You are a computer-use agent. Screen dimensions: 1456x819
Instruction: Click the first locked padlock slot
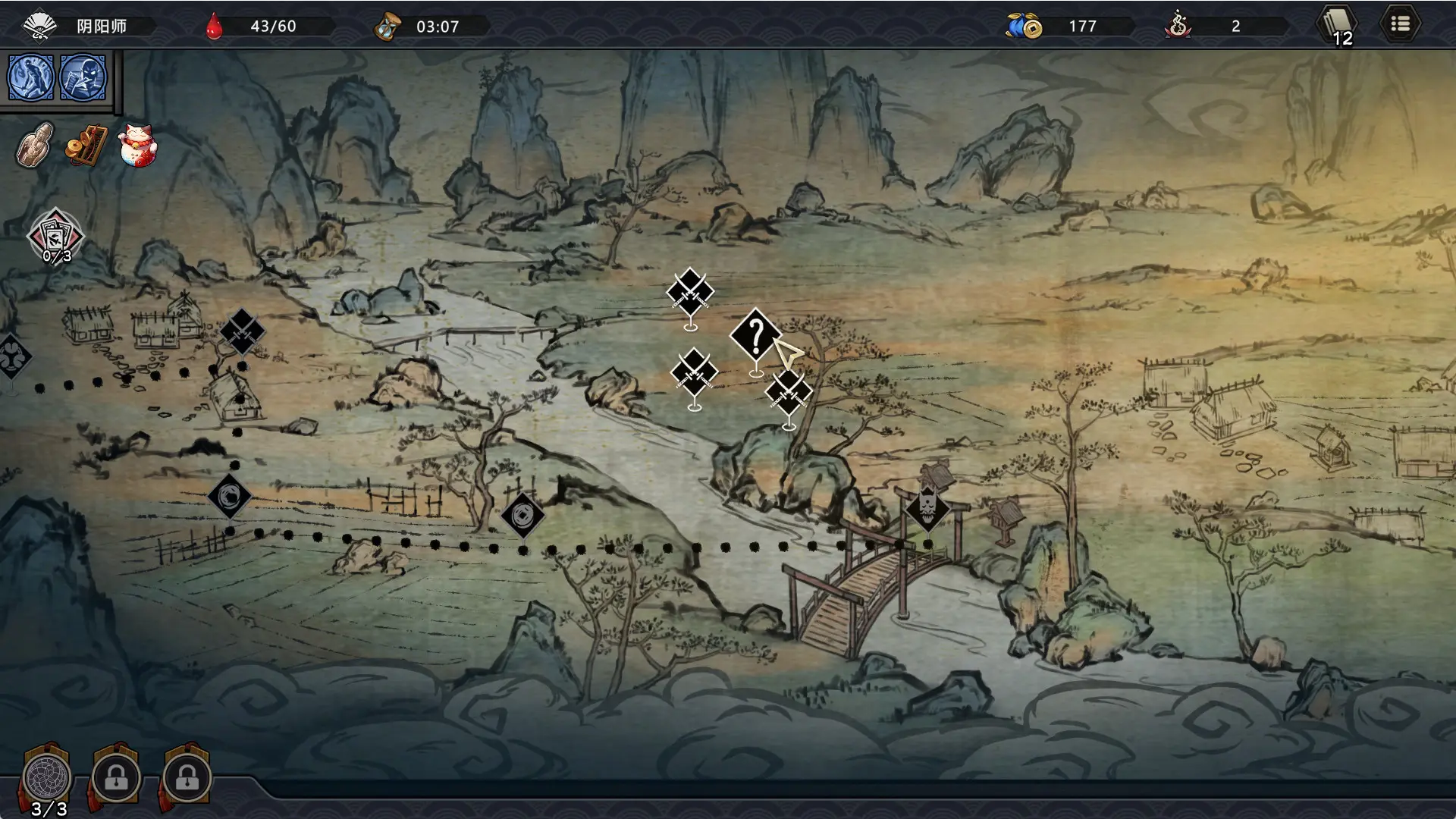(115, 777)
